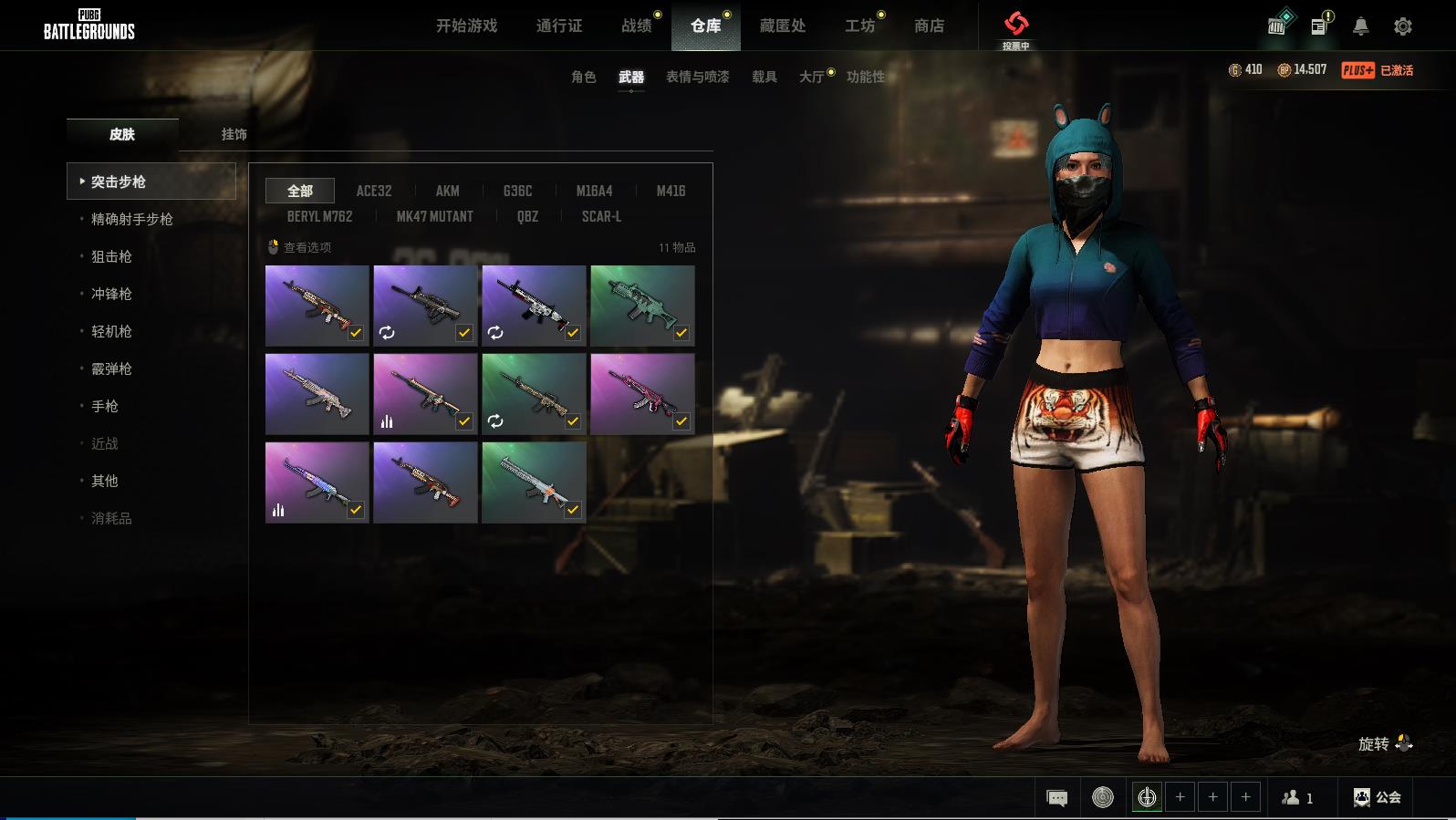Switch to the 角色 character tab
Screen dimensions: 1456x820
[x=583, y=77]
